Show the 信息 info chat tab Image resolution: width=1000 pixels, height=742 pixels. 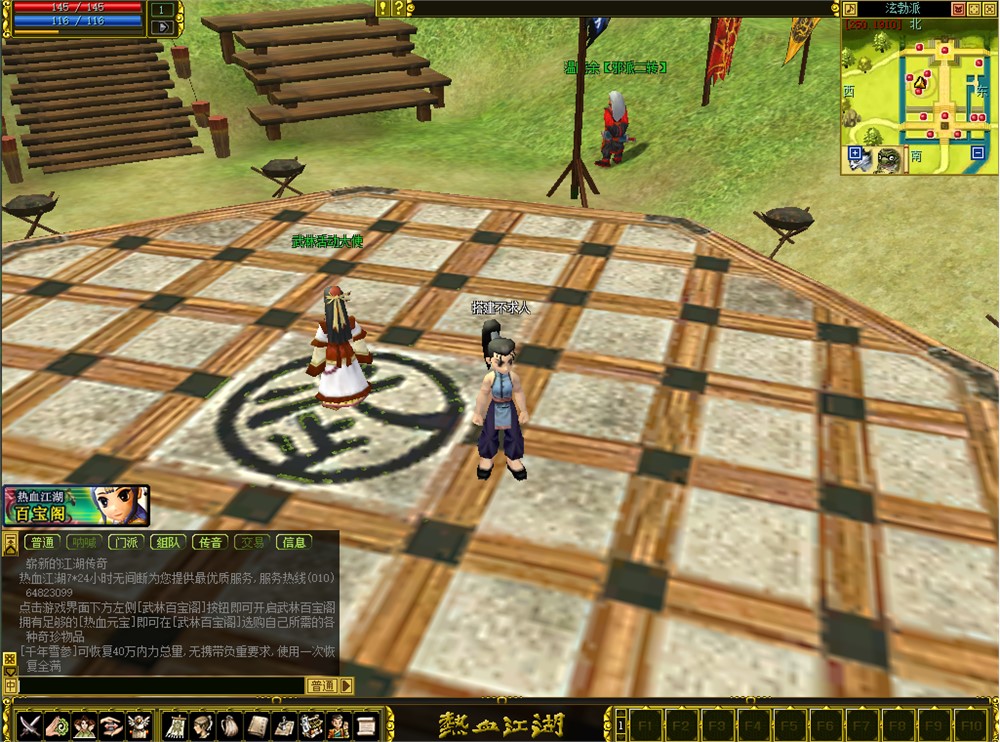pyautogui.click(x=294, y=543)
